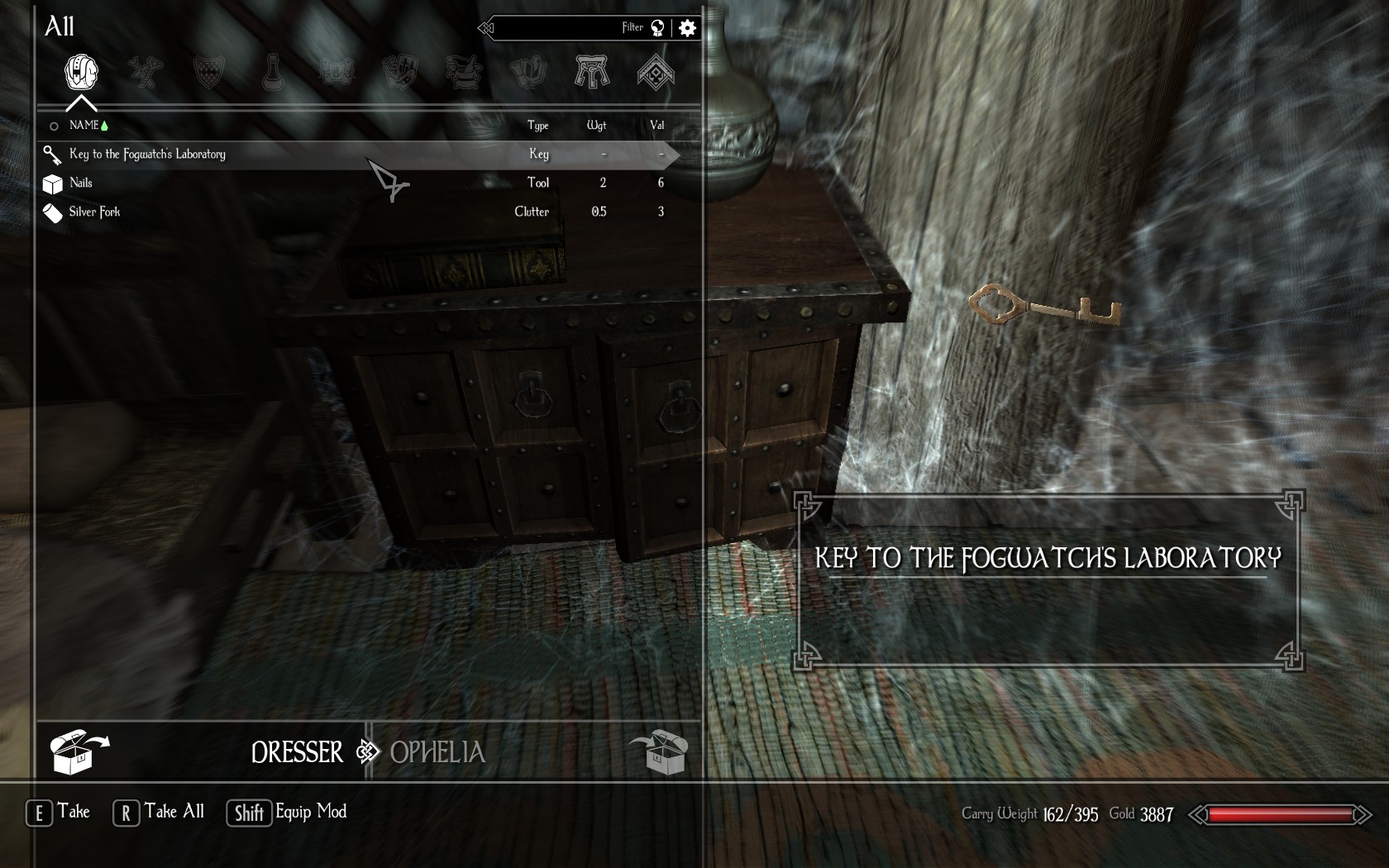This screenshot has width=1389, height=868.
Task: Show the Food category tab
Action: click(400, 74)
